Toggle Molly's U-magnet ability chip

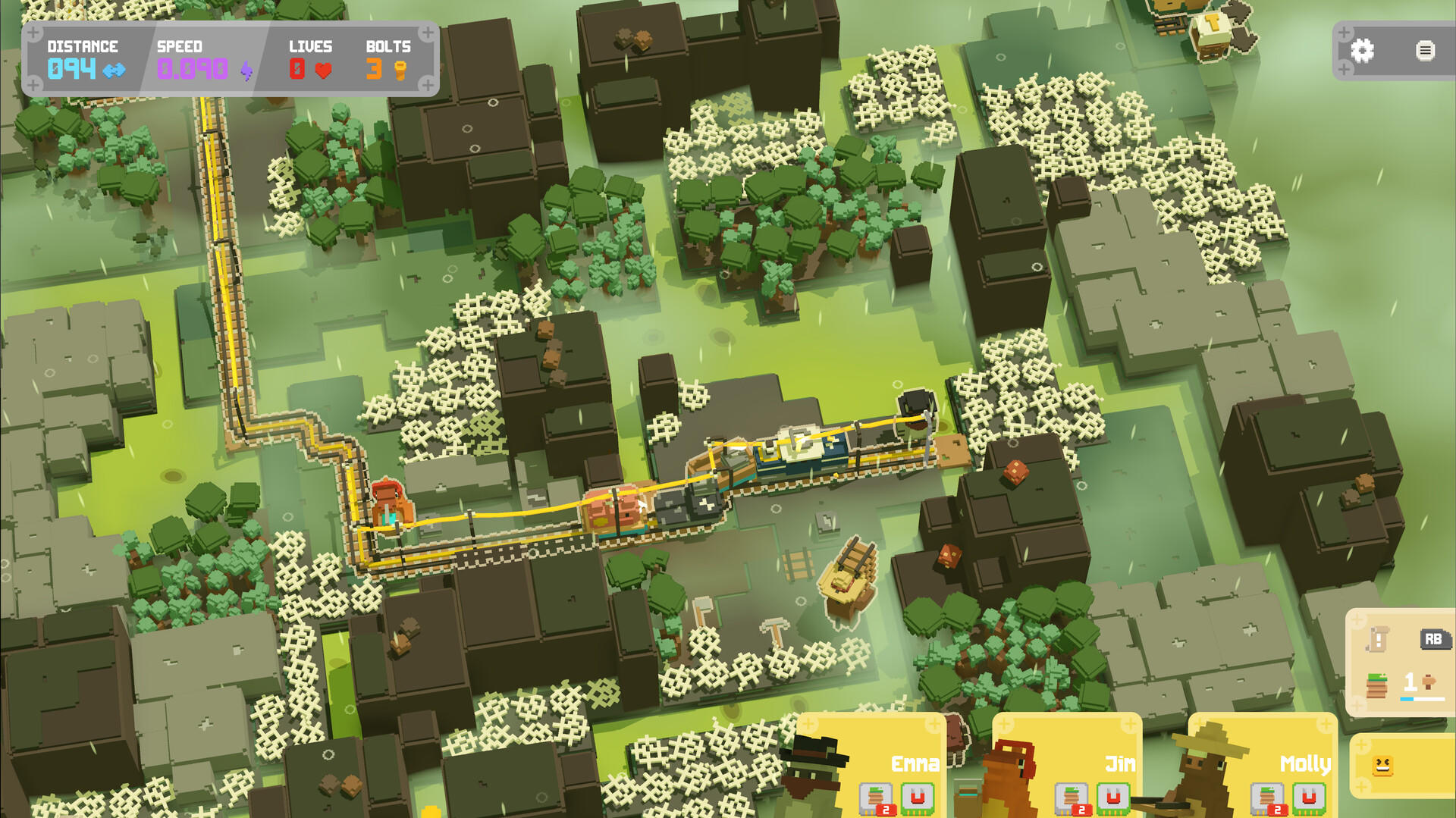pos(1308,798)
